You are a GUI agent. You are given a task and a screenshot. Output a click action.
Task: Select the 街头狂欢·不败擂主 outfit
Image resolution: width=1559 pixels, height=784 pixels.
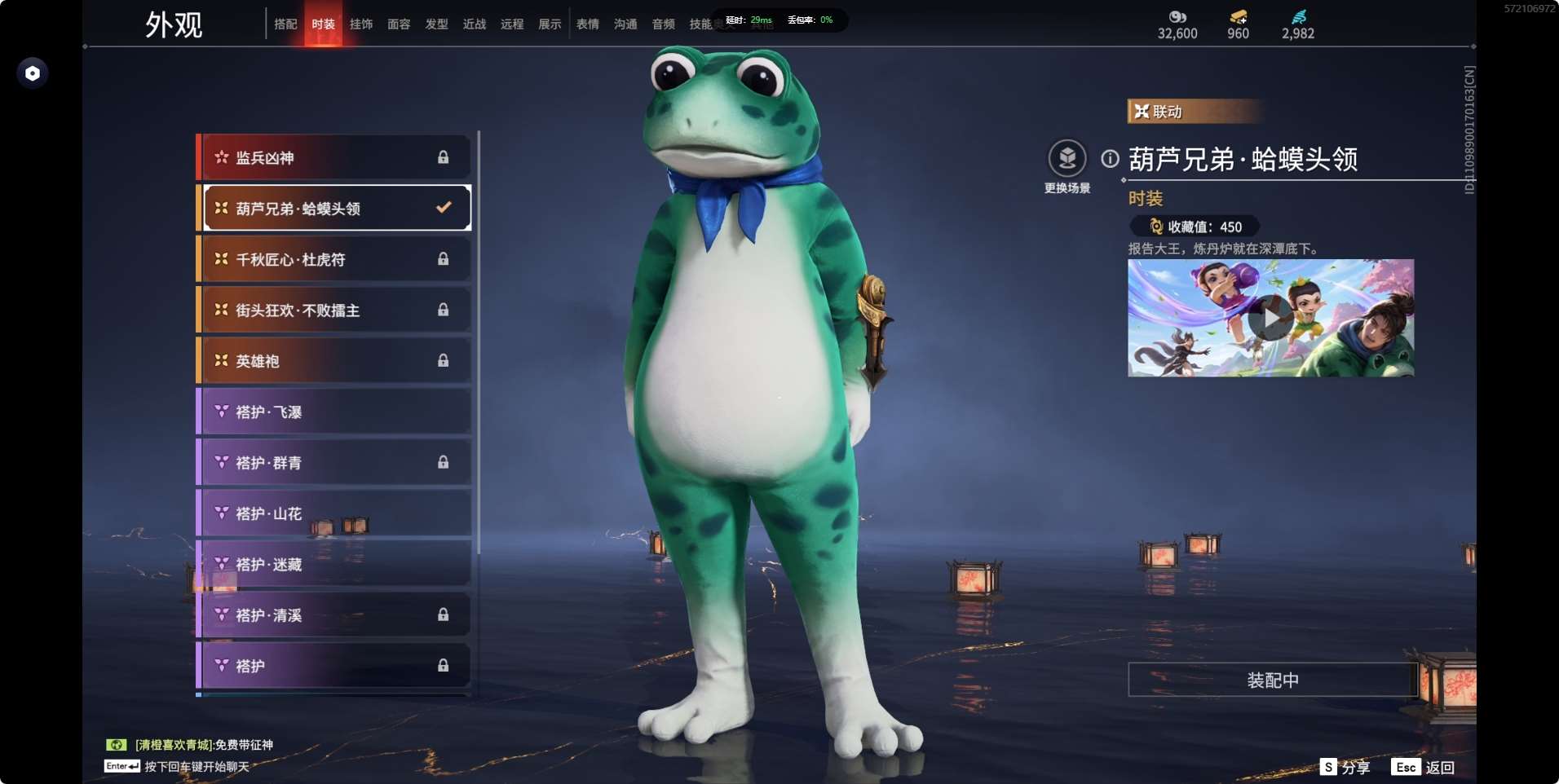334,310
